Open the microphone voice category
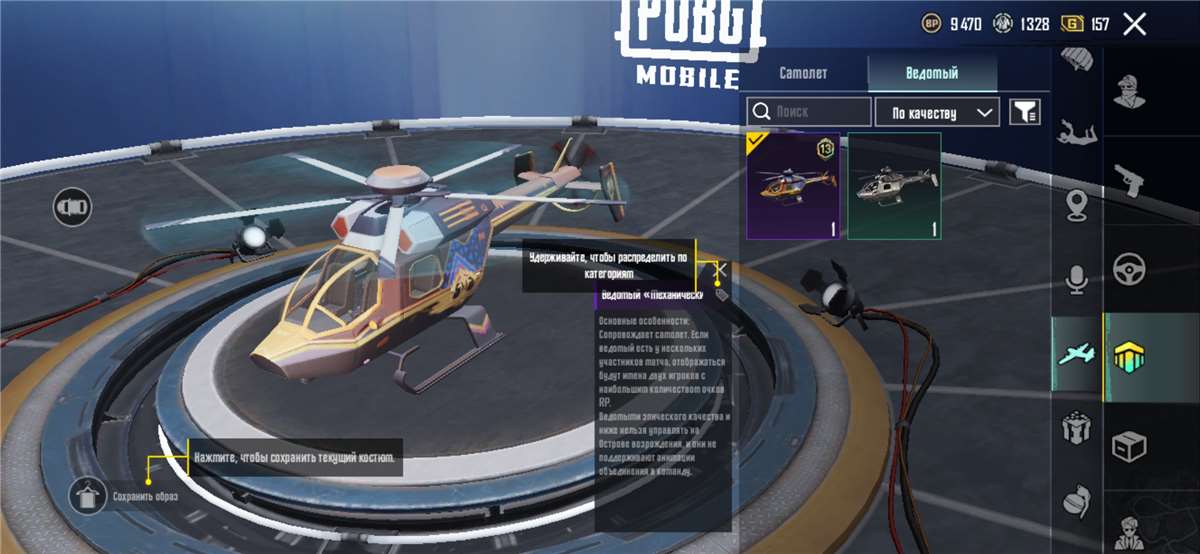Viewport: 1200px width, 554px height. (x=1076, y=280)
